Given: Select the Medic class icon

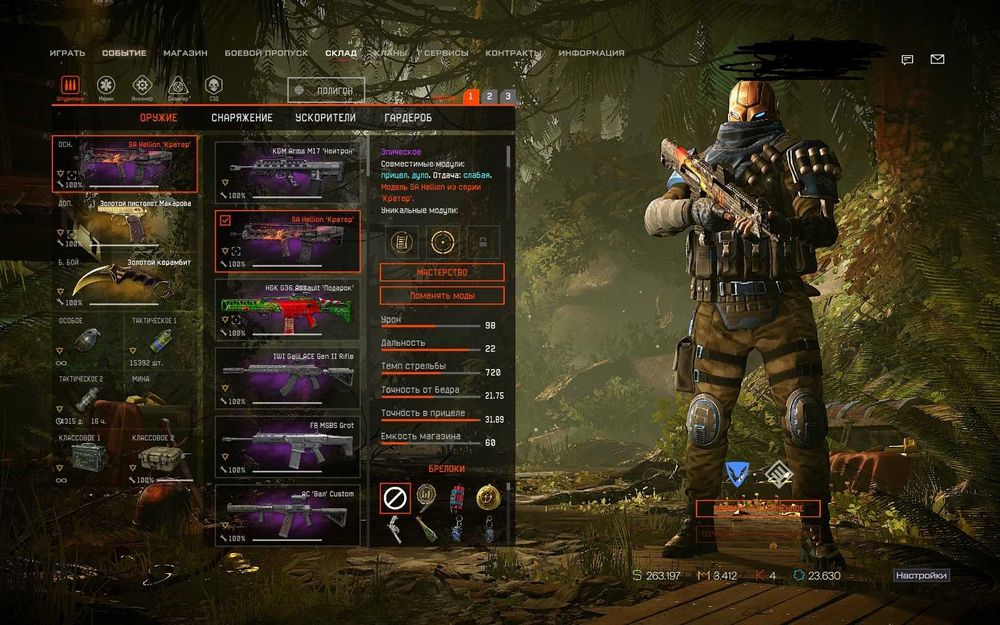Looking at the screenshot, I should [x=106, y=85].
